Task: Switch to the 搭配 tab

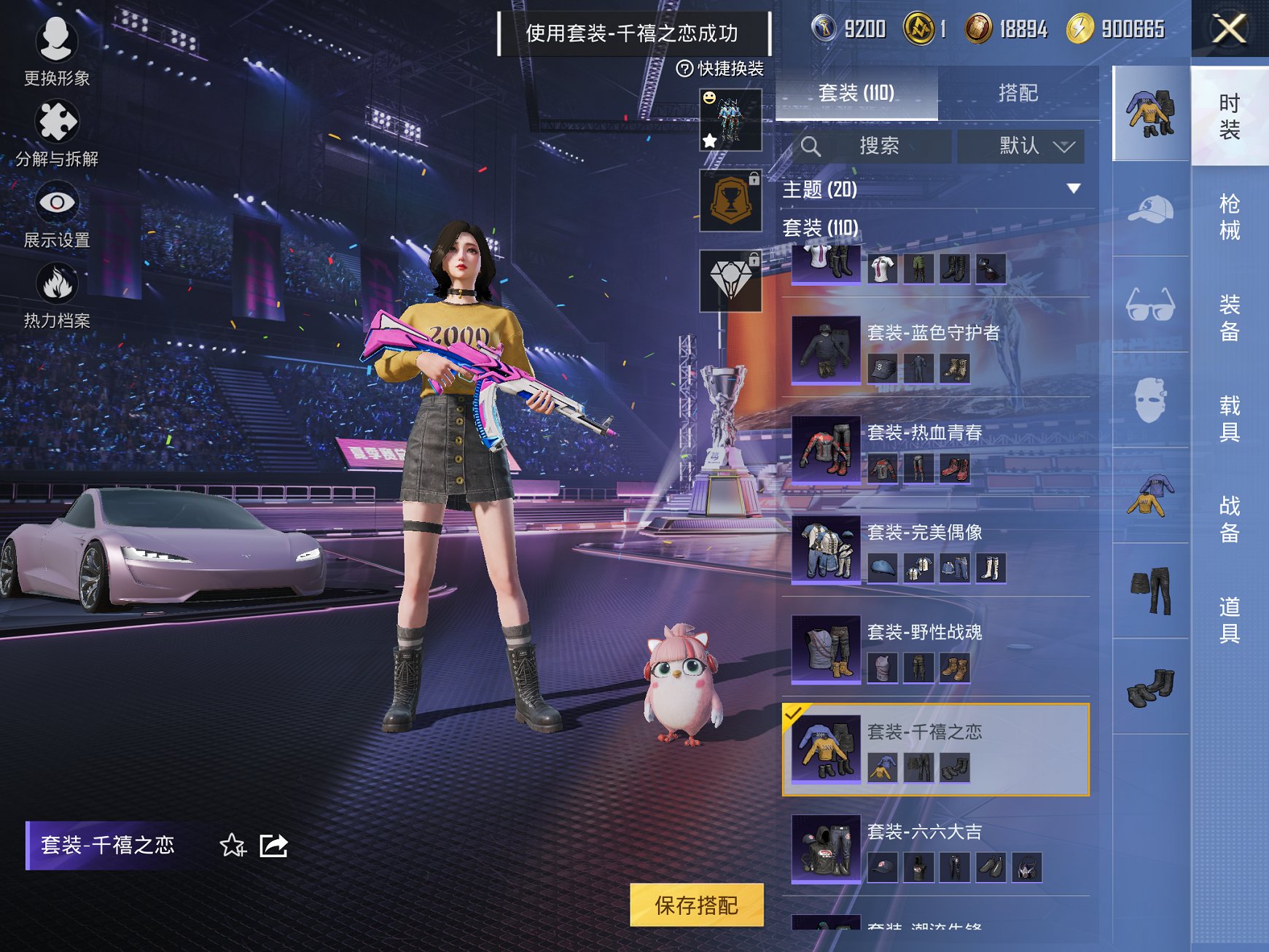Action: pyautogui.click(x=1020, y=93)
